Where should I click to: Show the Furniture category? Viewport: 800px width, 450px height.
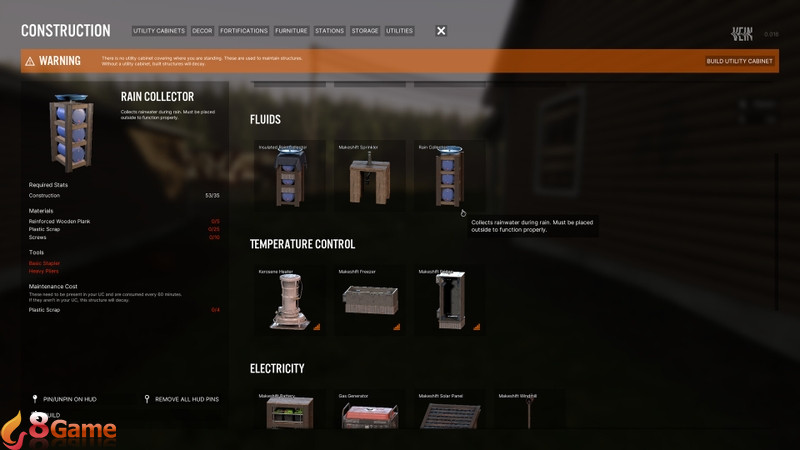point(292,31)
